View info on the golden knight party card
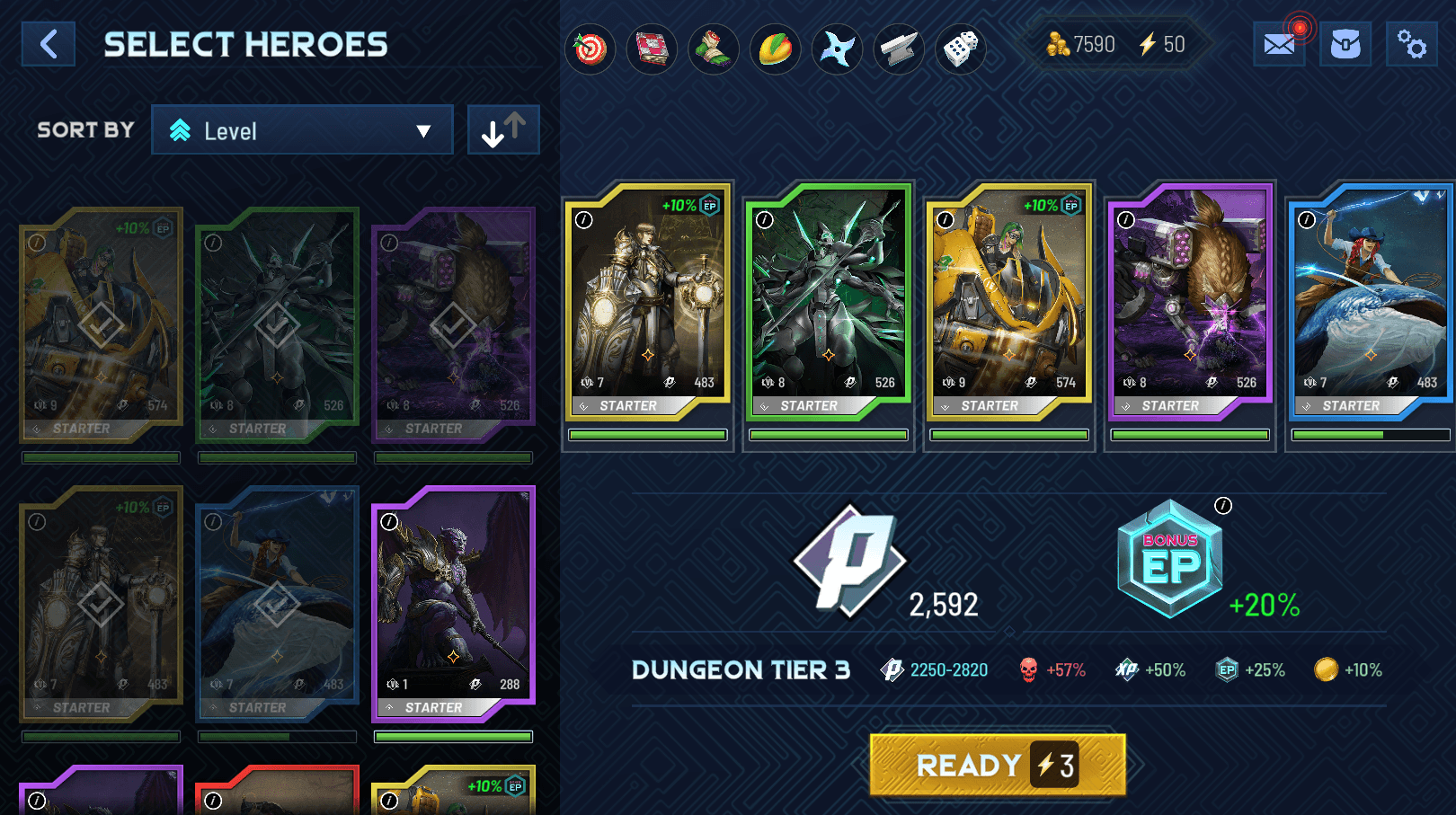Image resolution: width=1456 pixels, height=815 pixels. pos(584,220)
